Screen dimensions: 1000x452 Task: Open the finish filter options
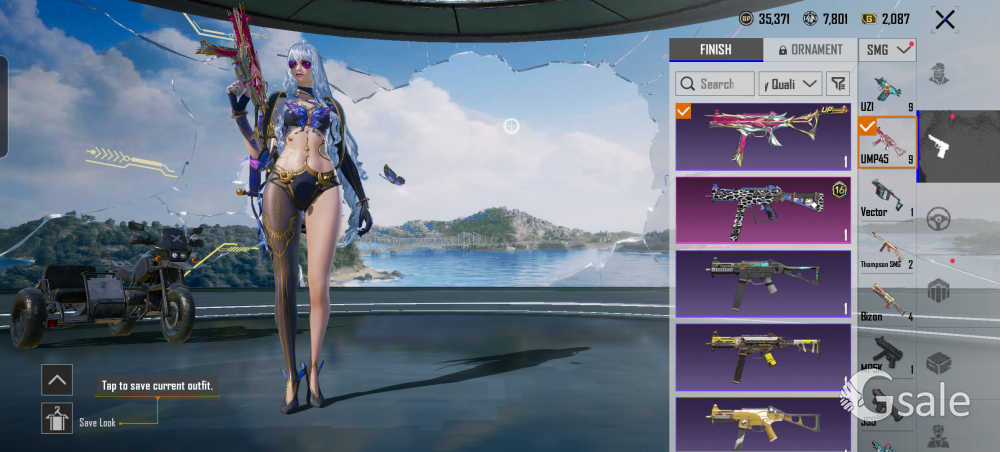pos(838,84)
